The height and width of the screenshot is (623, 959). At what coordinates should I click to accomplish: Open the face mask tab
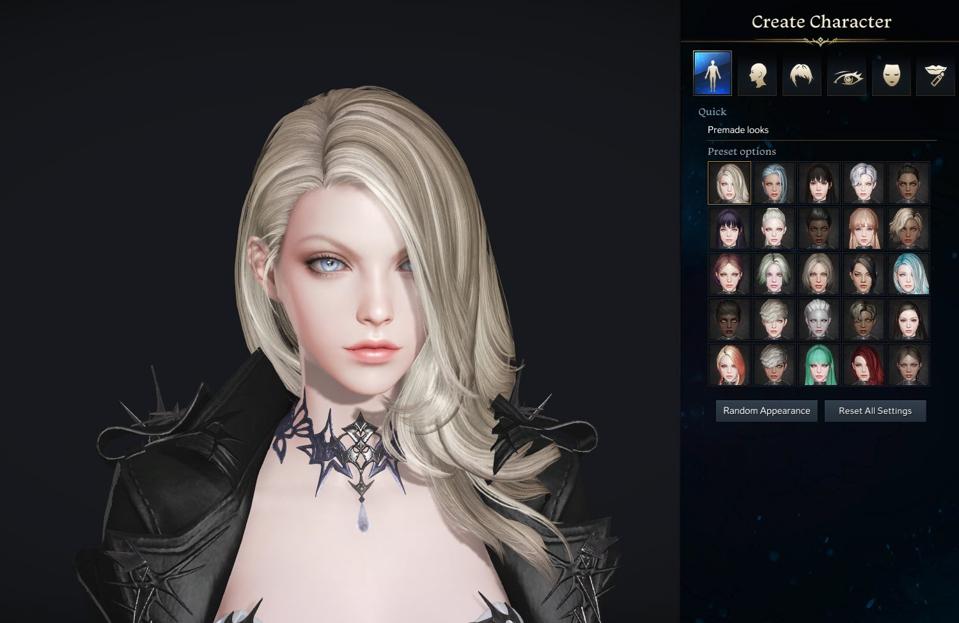click(891, 75)
